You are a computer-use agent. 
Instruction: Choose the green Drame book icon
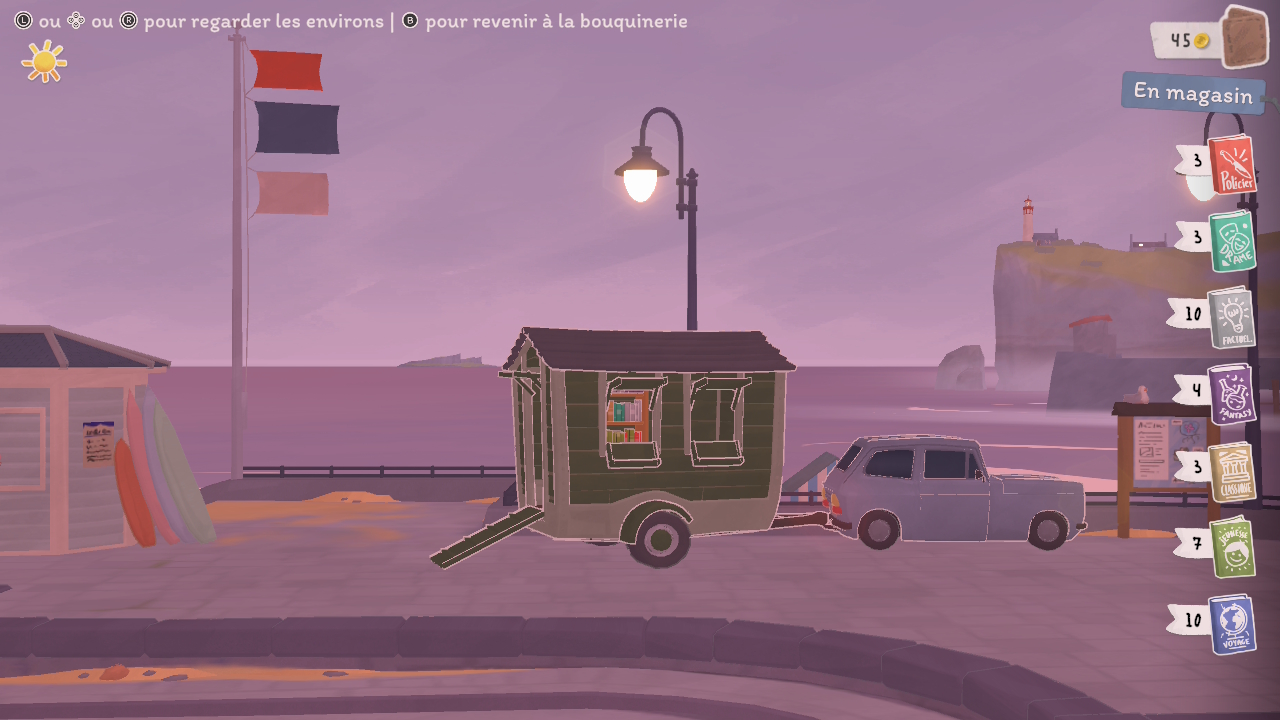[1231, 241]
